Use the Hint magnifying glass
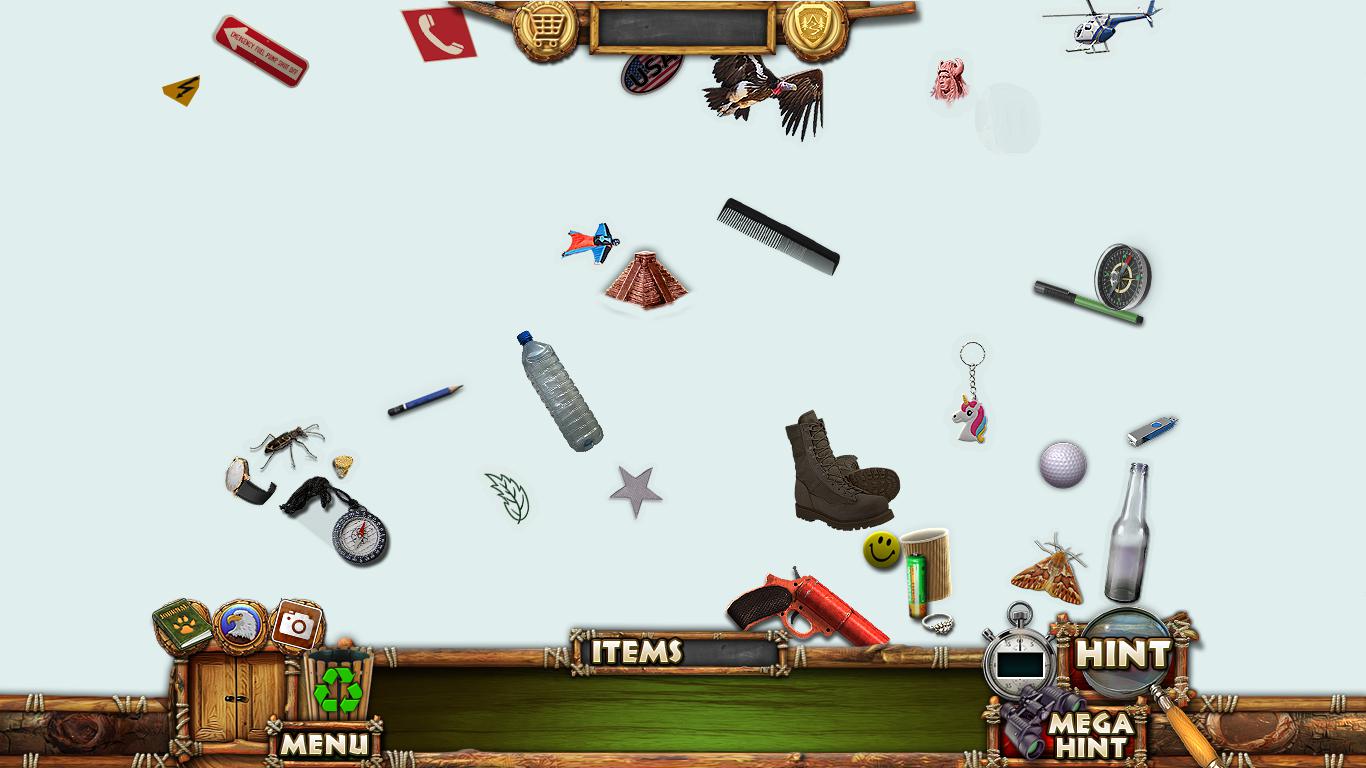The width and height of the screenshot is (1366, 768). (x=1124, y=655)
